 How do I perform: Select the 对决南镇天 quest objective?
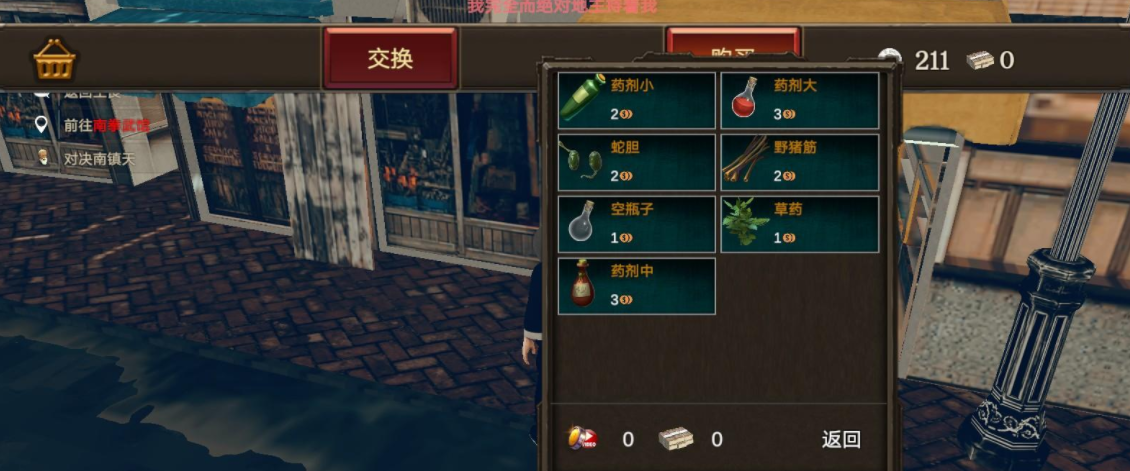click(98, 158)
